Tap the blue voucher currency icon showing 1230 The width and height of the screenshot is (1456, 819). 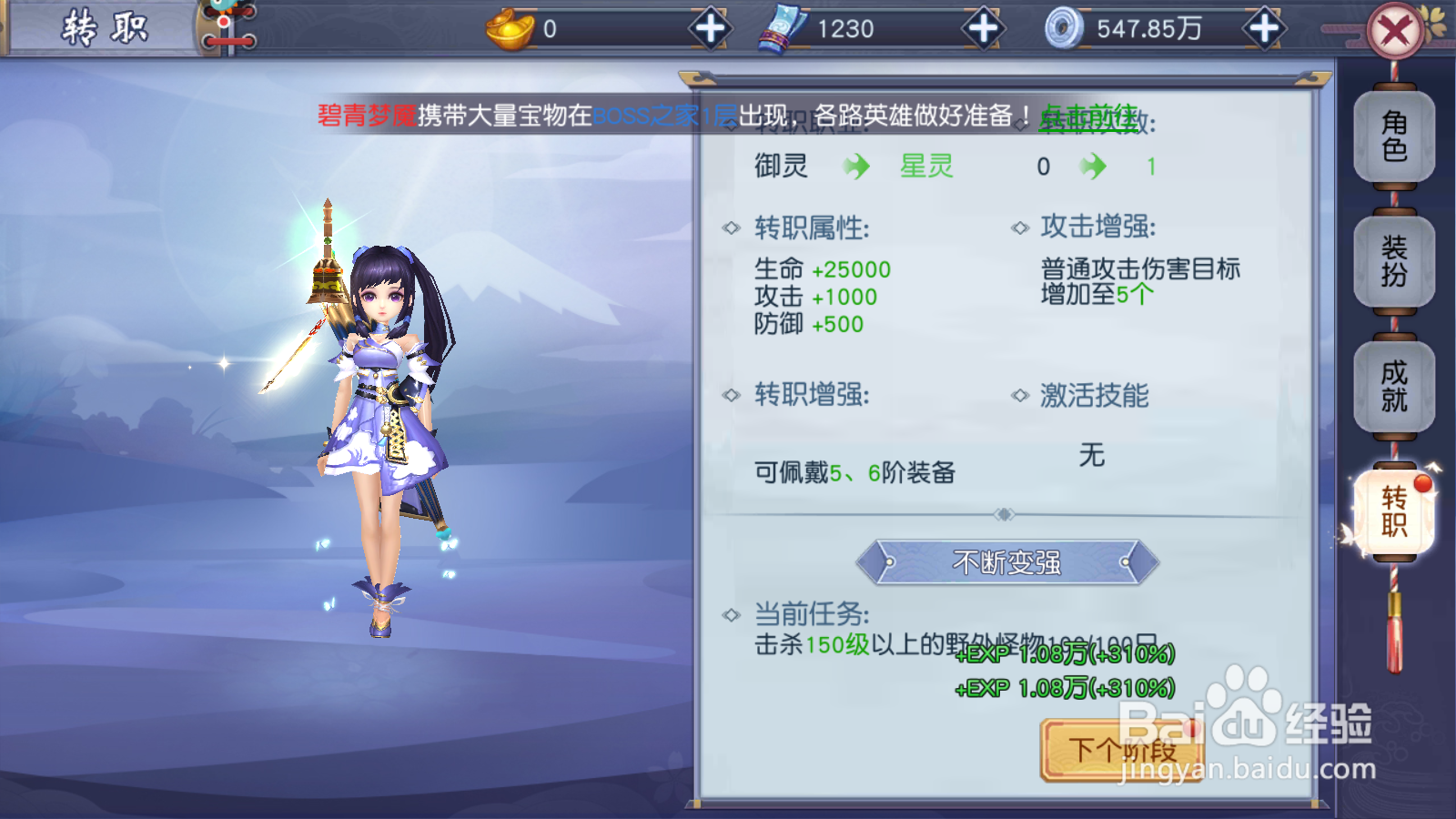[781, 27]
